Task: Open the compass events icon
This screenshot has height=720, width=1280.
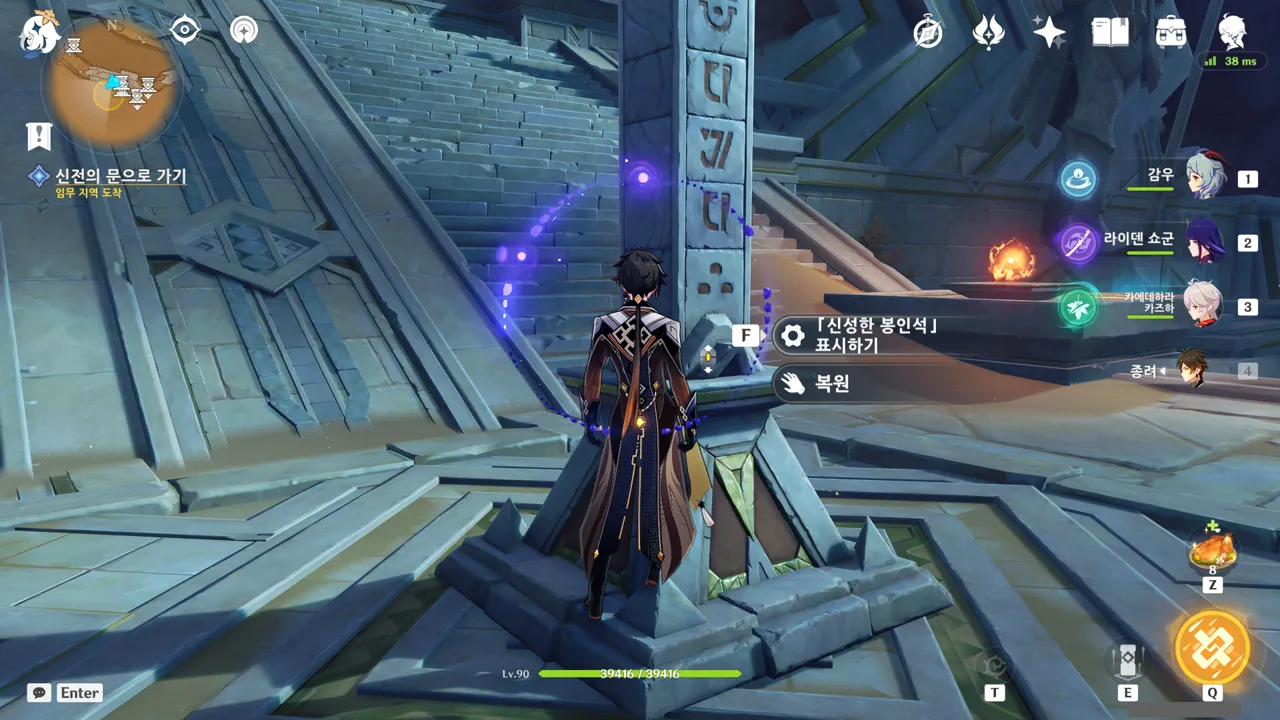Action: coord(928,33)
